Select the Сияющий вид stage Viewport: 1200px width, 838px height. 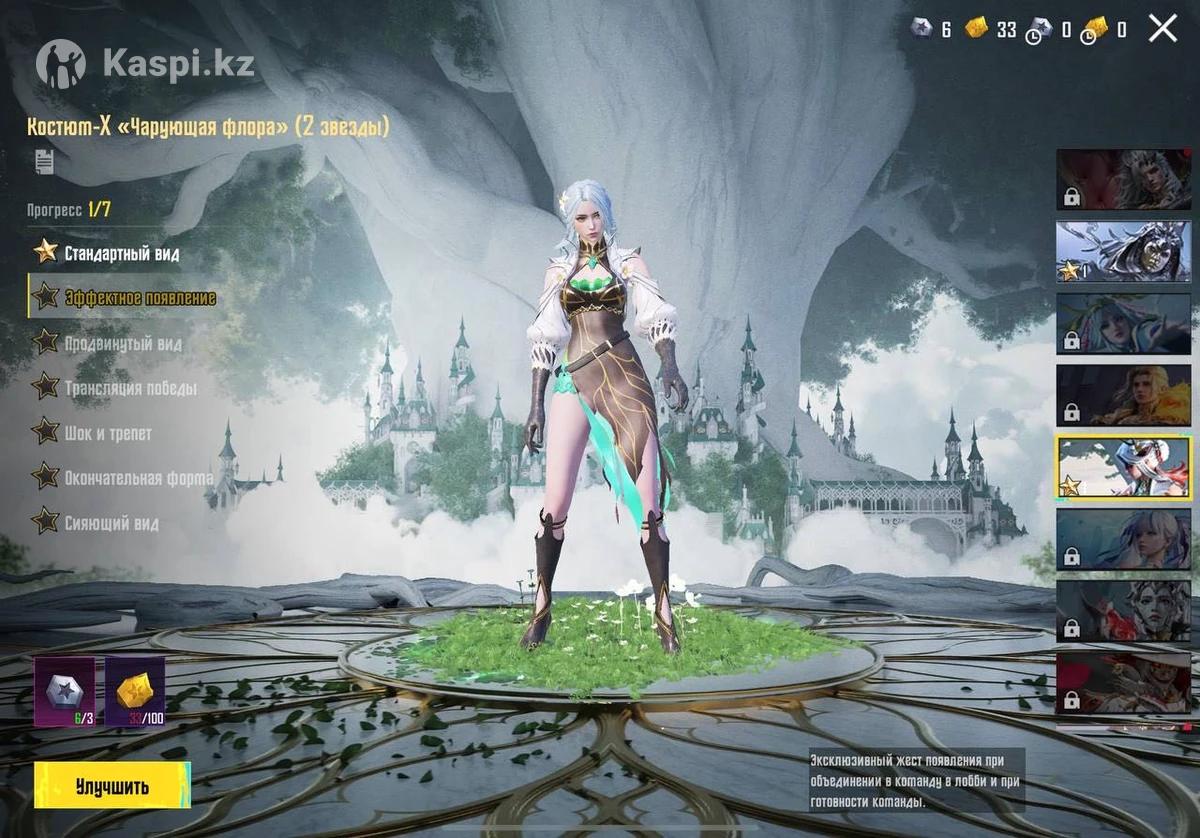point(111,522)
